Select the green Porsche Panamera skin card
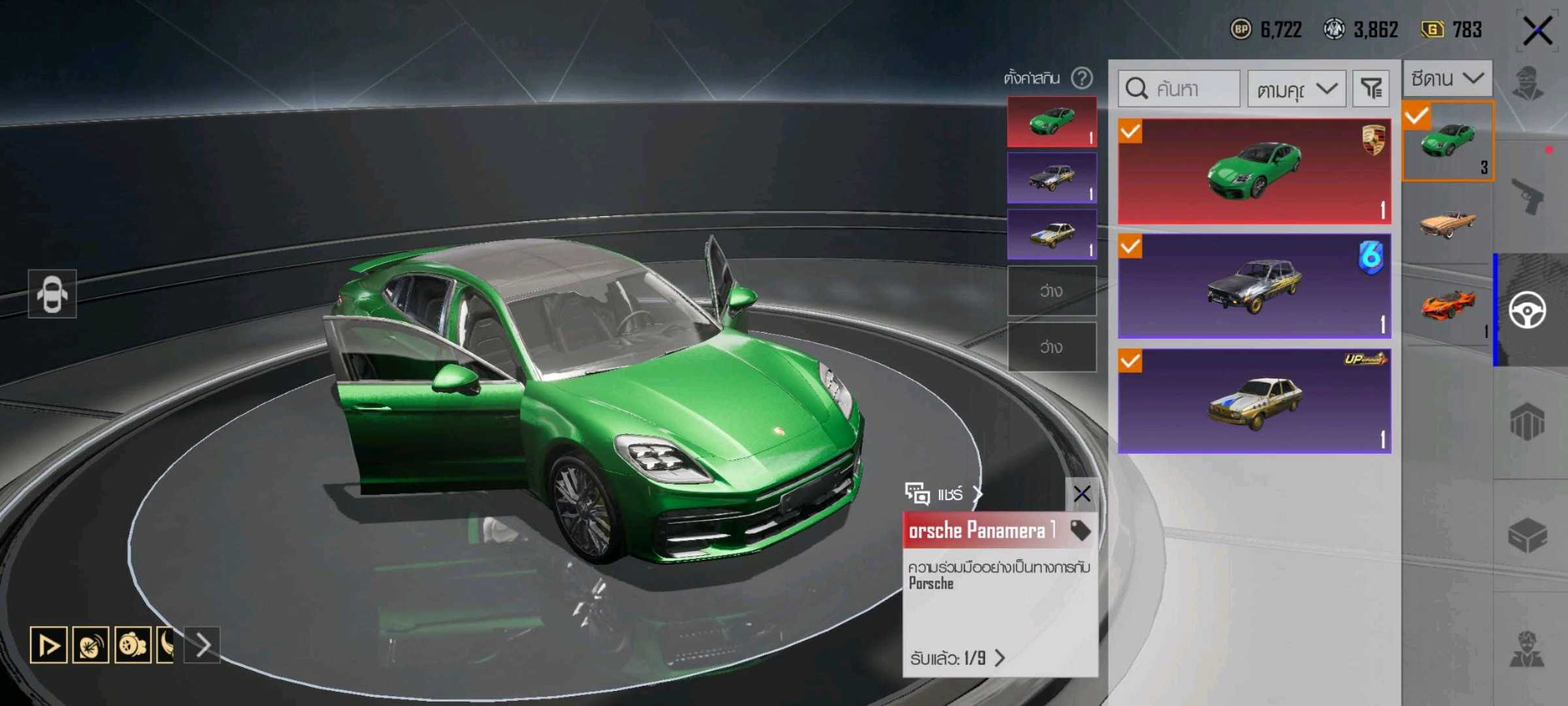 [x=1254, y=171]
